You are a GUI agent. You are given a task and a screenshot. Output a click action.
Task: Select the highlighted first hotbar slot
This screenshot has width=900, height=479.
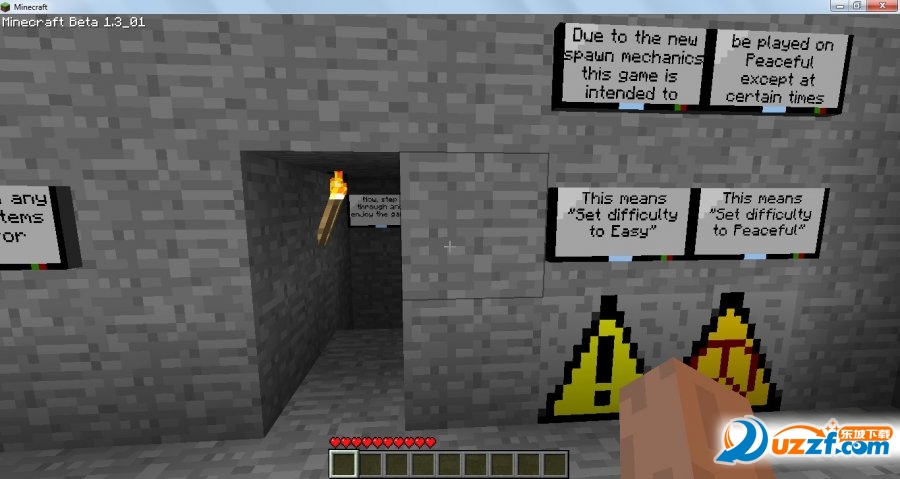344,464
